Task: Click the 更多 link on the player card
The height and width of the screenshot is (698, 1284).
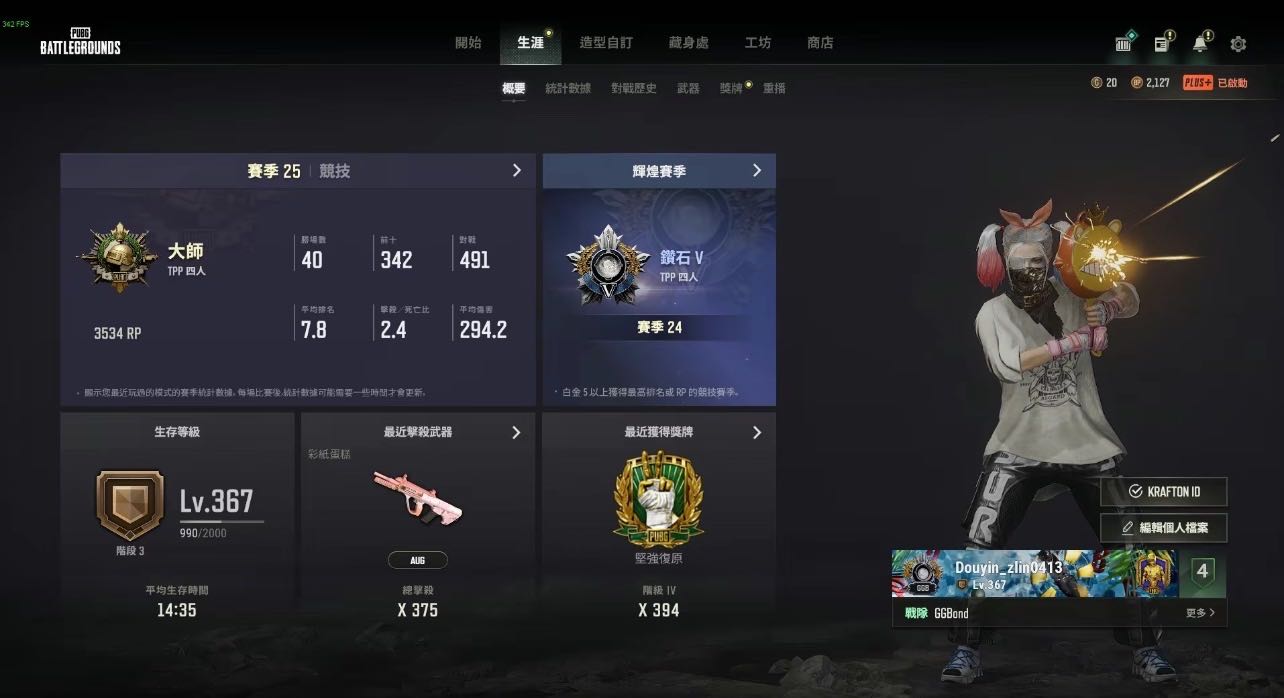Action: coord(1200,613)
